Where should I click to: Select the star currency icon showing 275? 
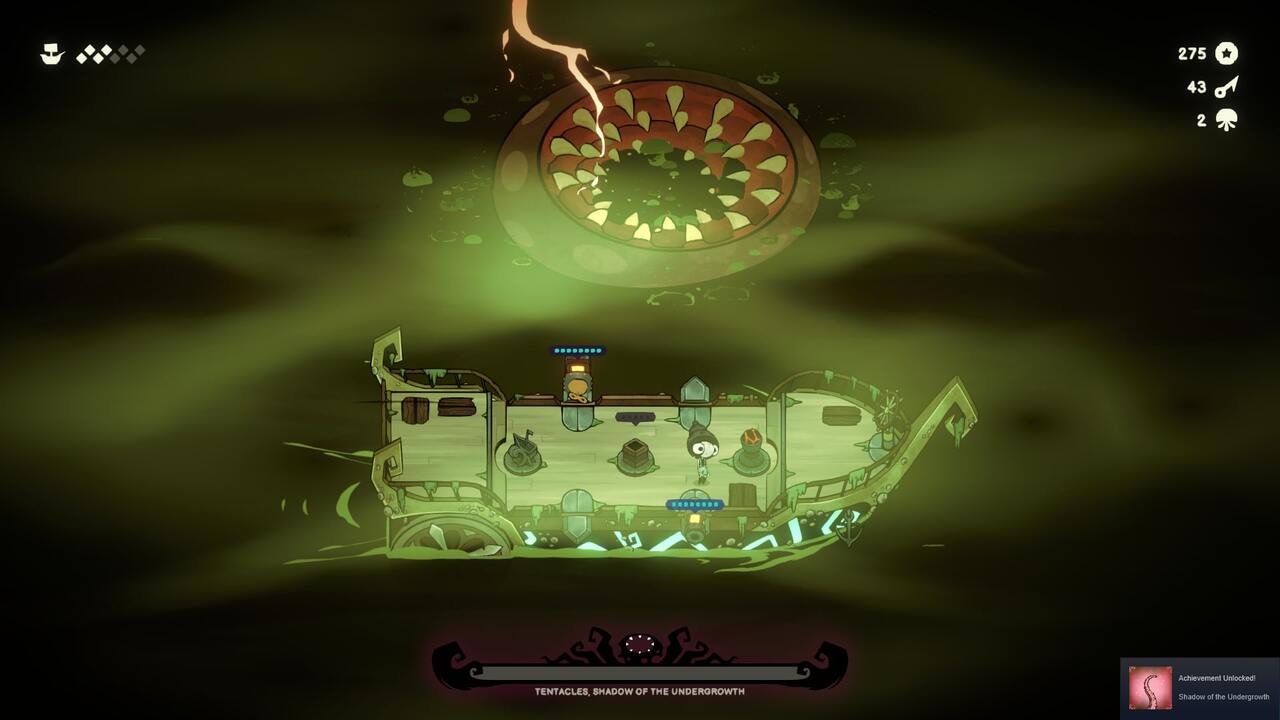pos(1228,54)
